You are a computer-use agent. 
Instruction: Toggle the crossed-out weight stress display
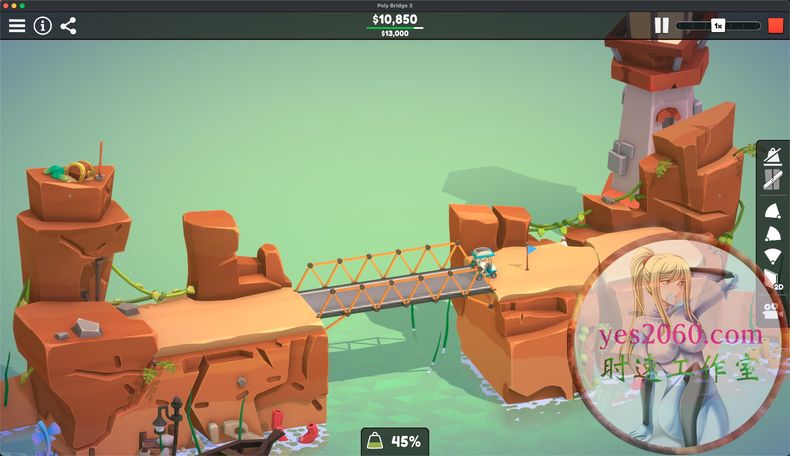[772, 156]
